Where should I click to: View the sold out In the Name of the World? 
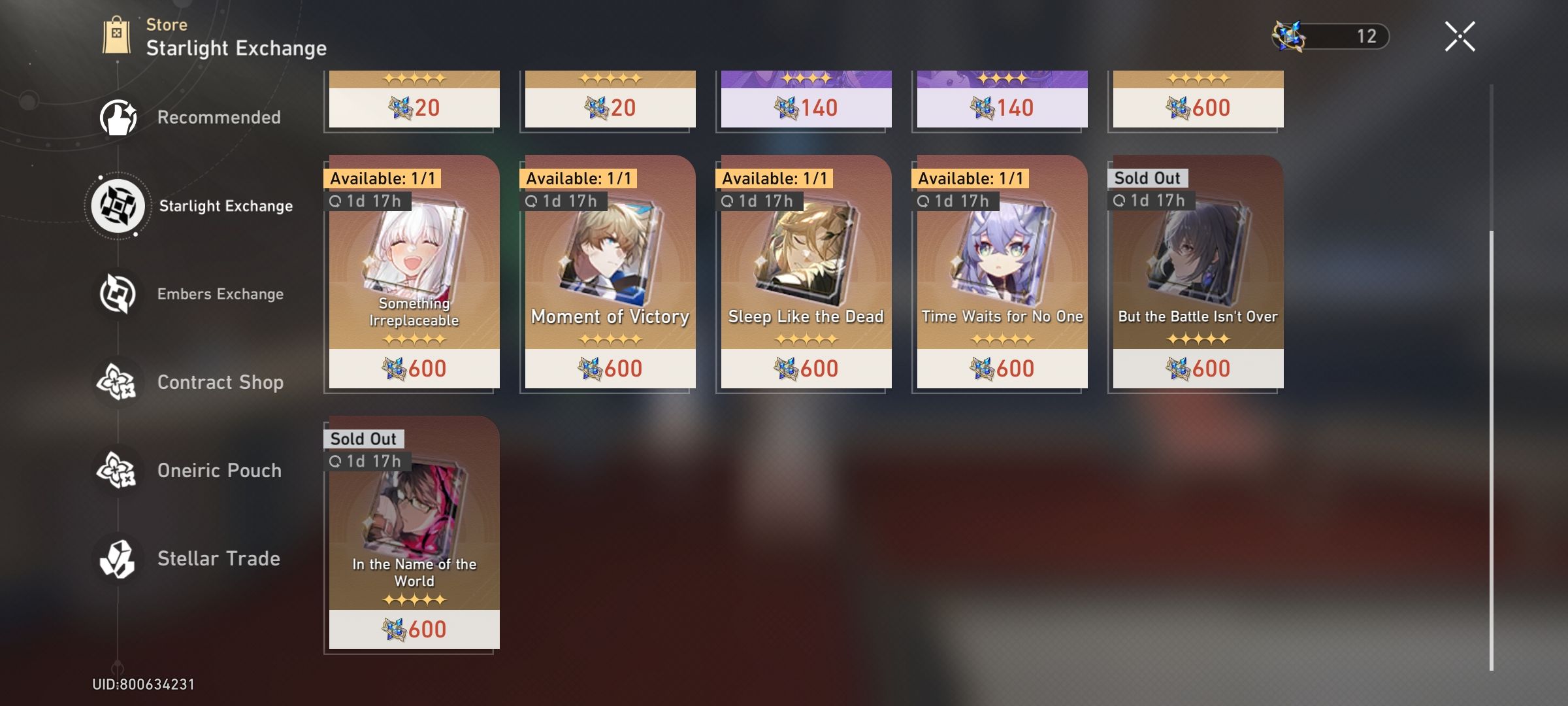tap(413, 536)
